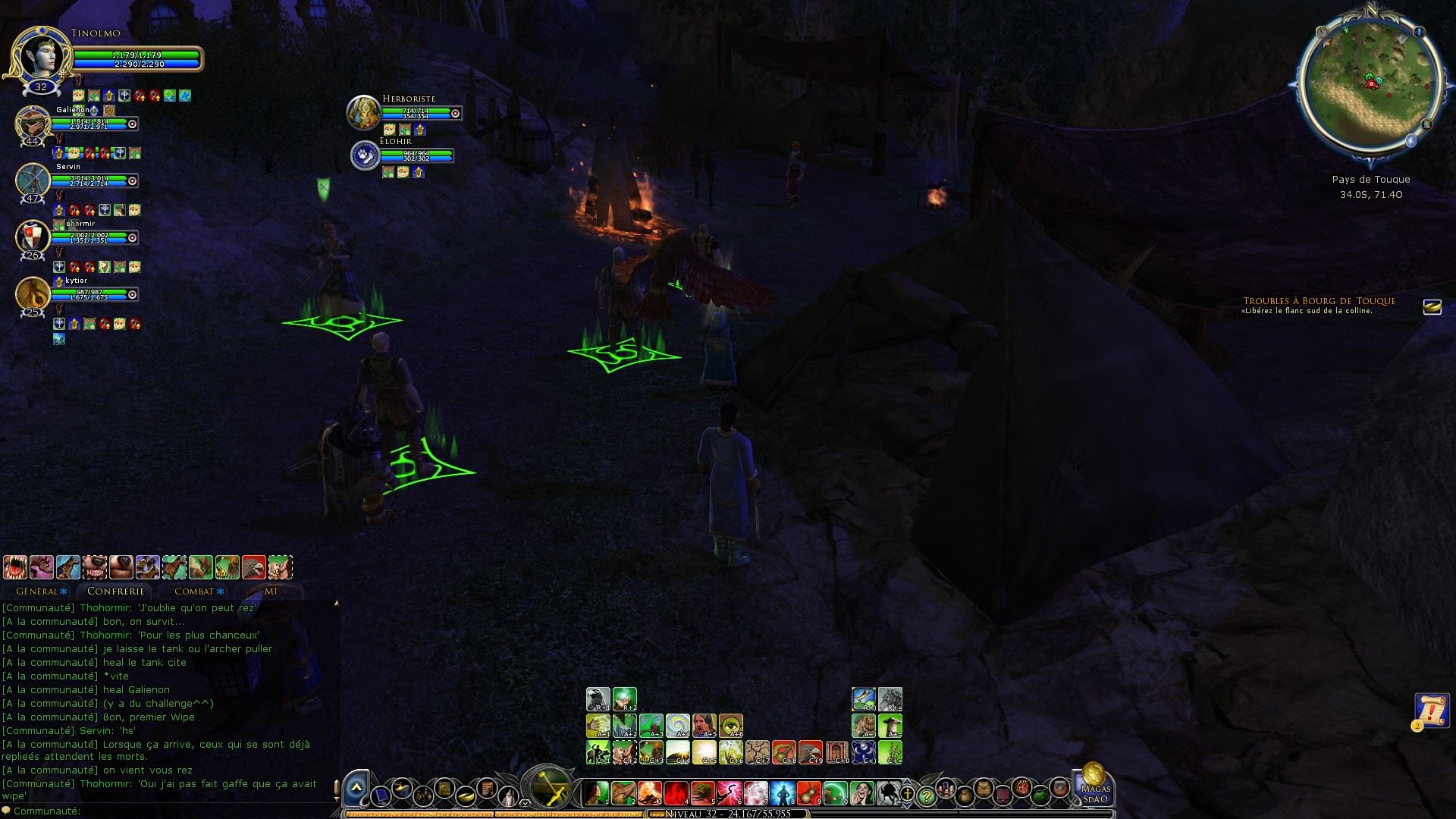This screenshot has width=1456, height=819.
Task: Select the Combat chat tab
Action: point(195,591)
